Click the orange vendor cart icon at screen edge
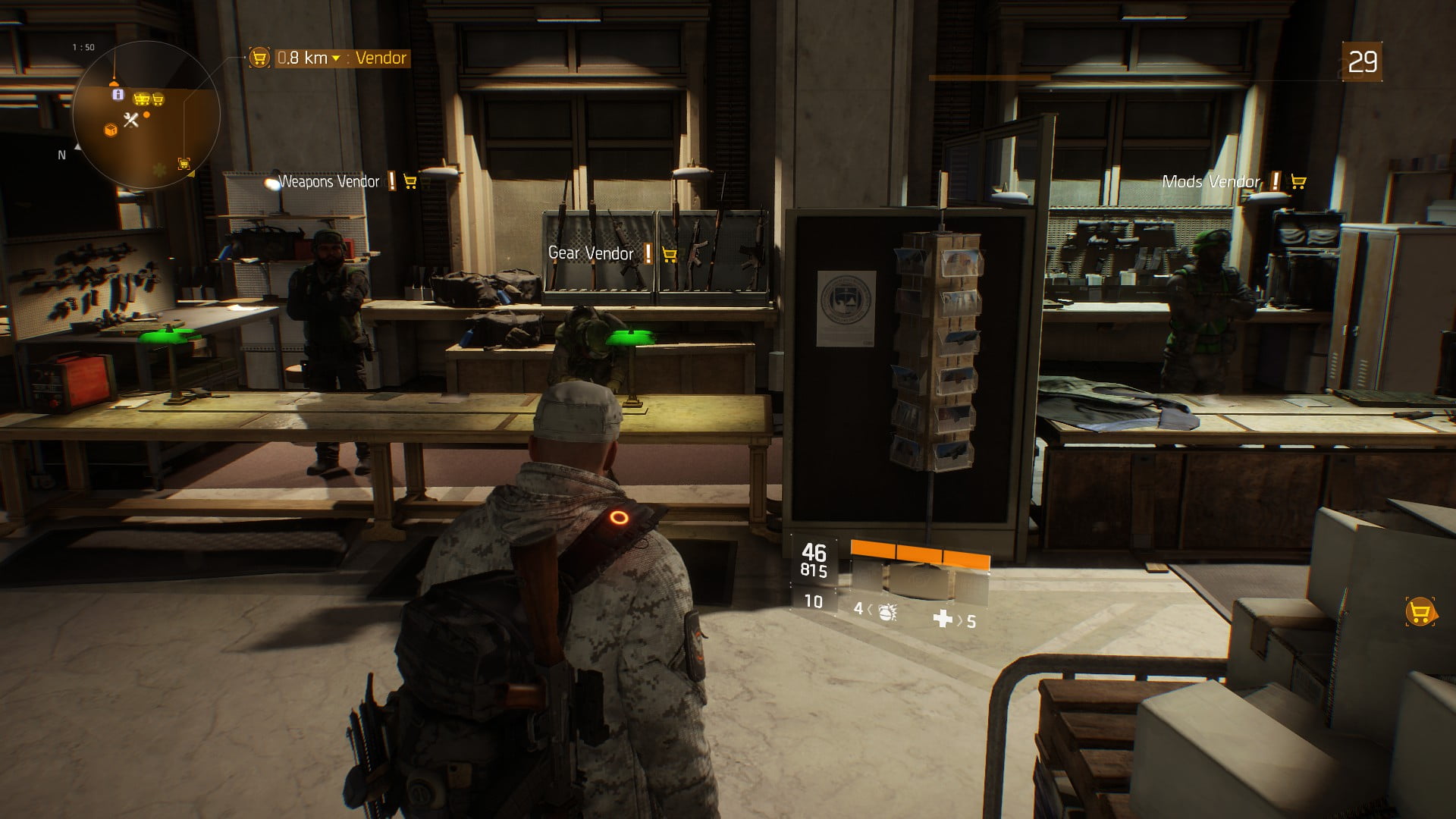This screenshot has width=1456, height=819. 1420,612
